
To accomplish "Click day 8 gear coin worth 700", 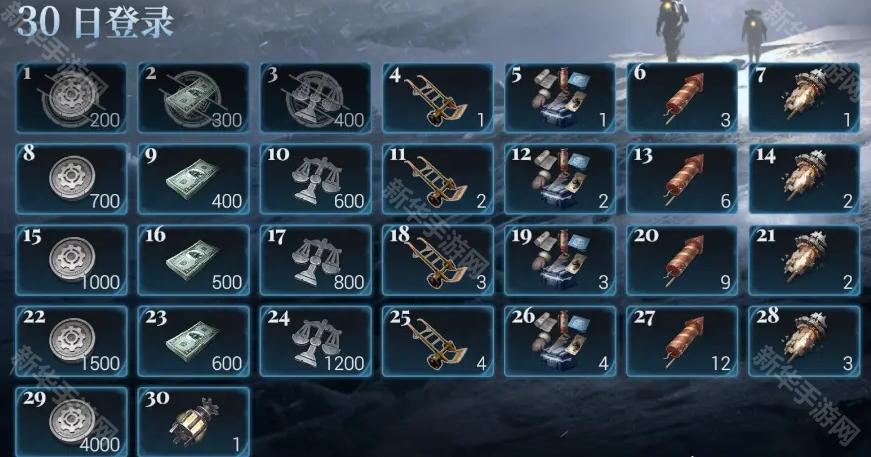I will 72,179.
